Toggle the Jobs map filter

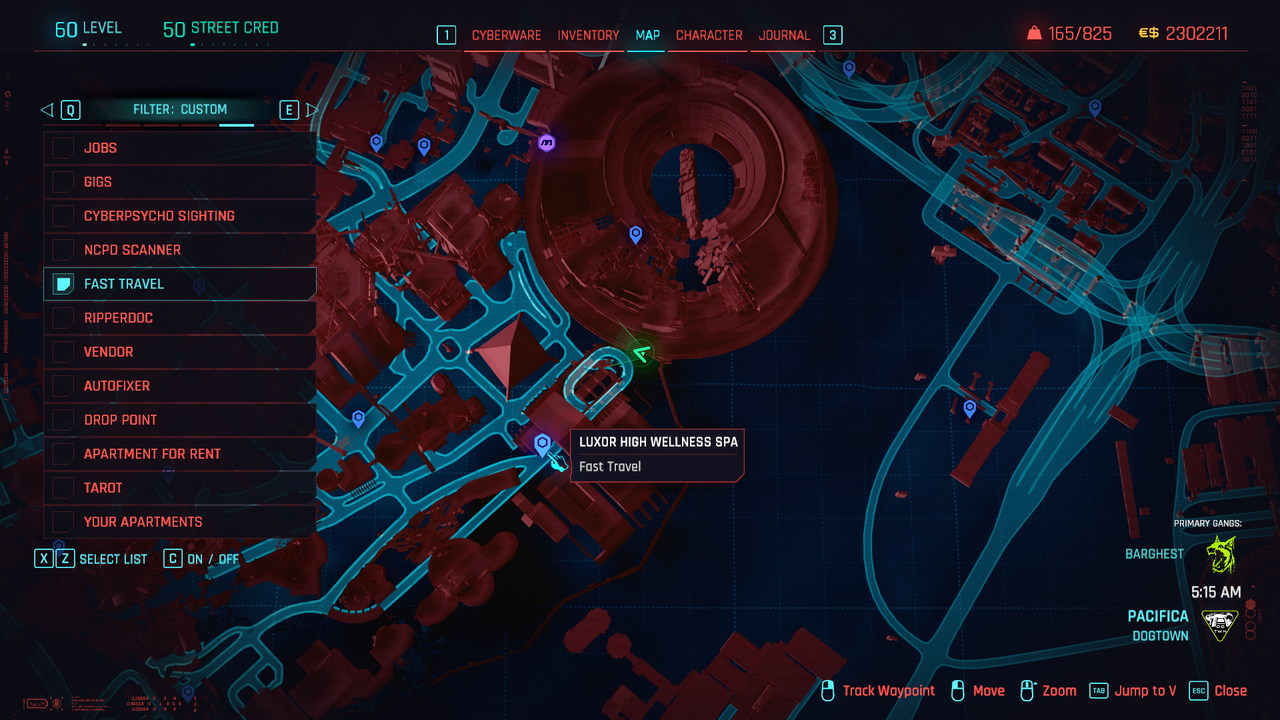(64, 148)
